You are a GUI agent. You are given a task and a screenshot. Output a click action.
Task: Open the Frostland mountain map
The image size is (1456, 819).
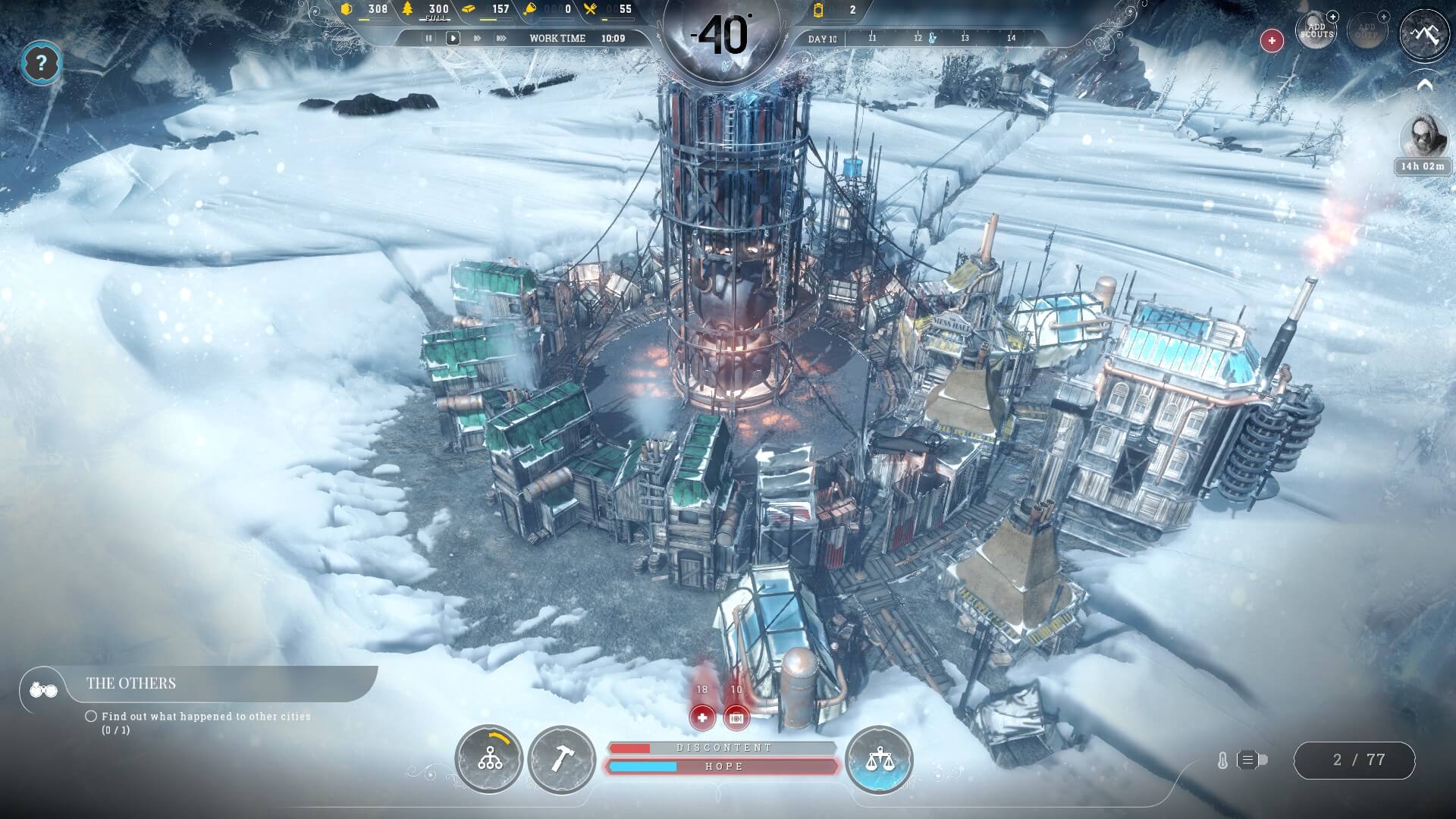(1424, 34)
